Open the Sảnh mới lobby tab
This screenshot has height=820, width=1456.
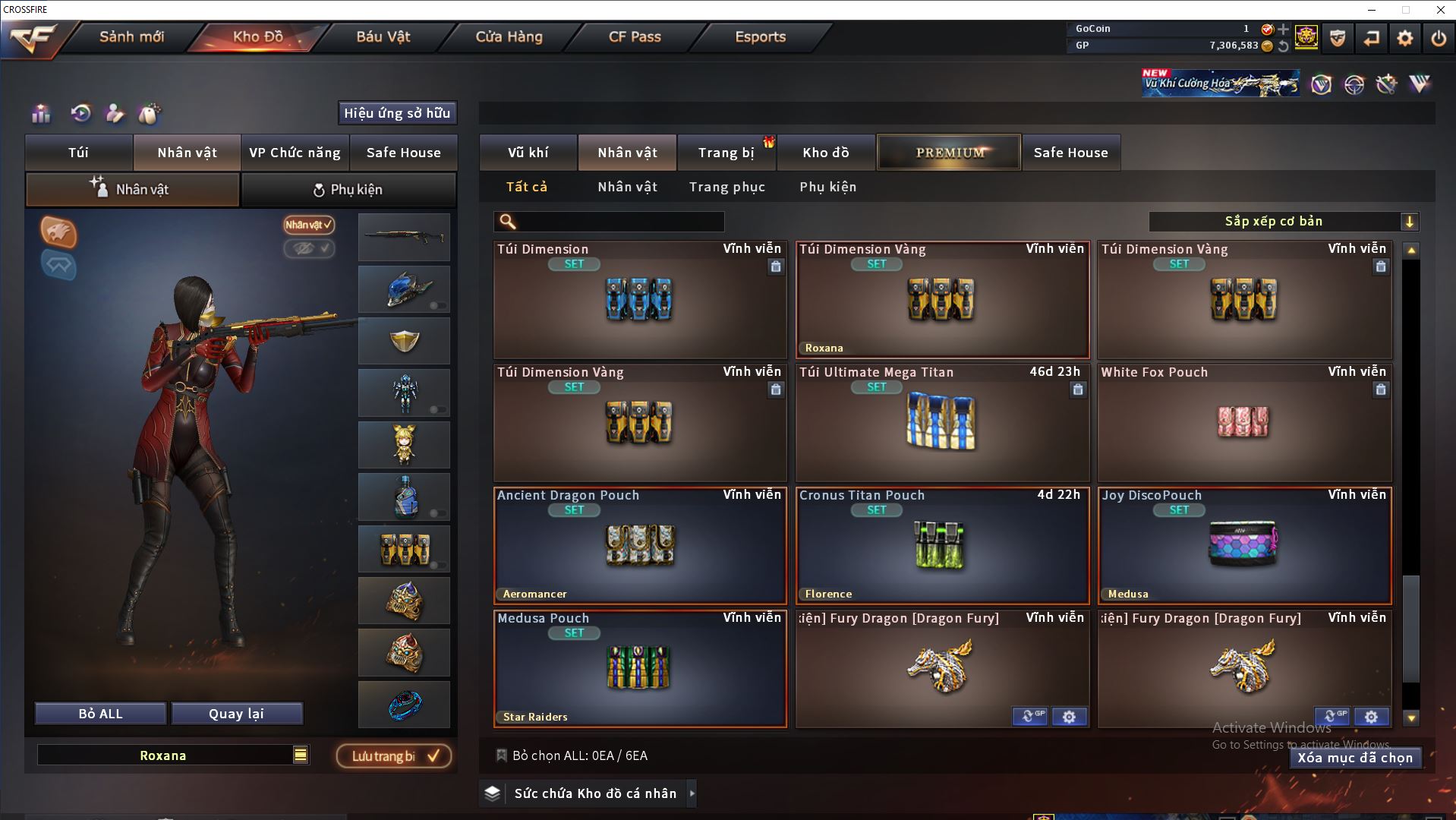[x=131, y=36]
